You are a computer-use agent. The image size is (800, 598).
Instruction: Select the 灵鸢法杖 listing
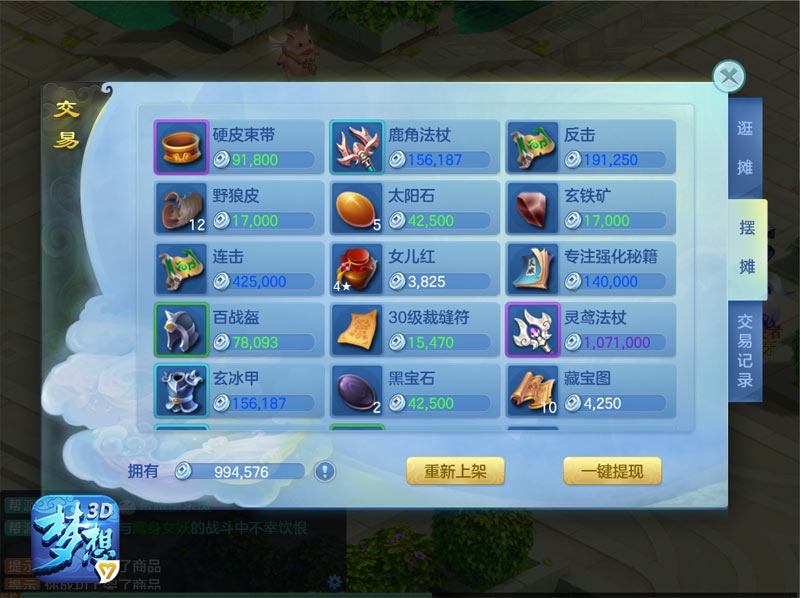(x=590, y=330)
